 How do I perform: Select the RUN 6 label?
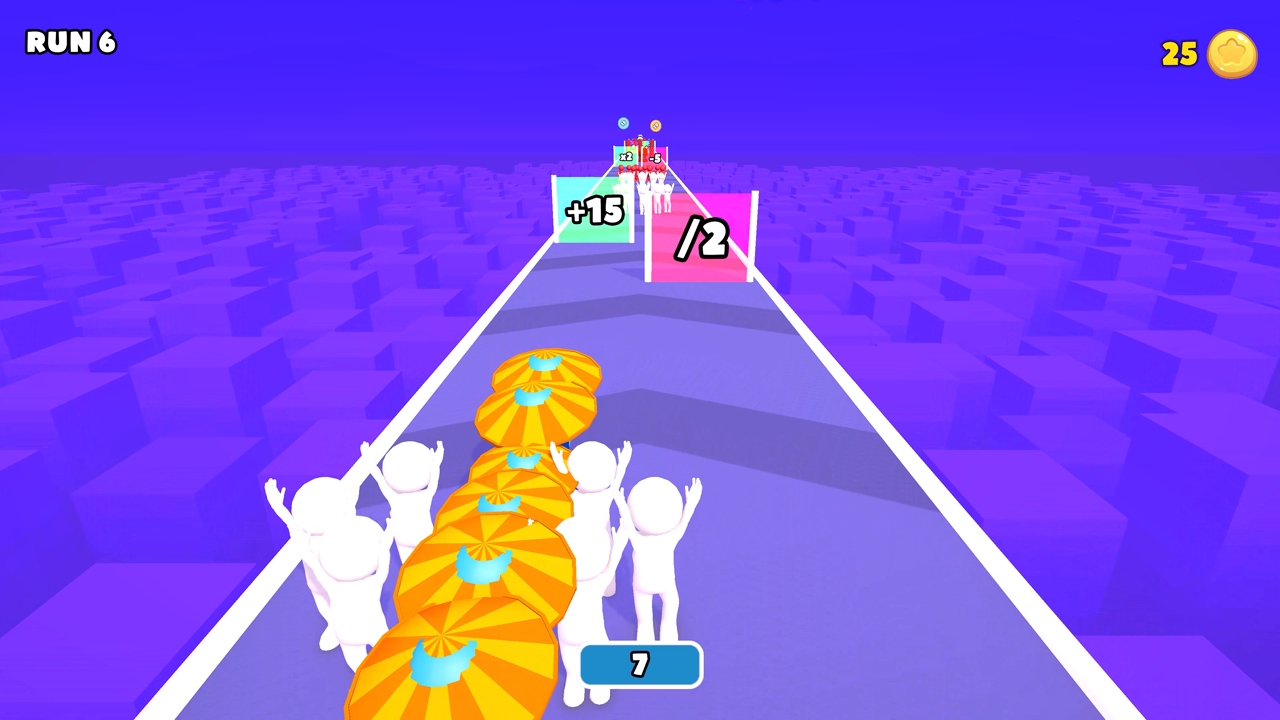[70, 43]
